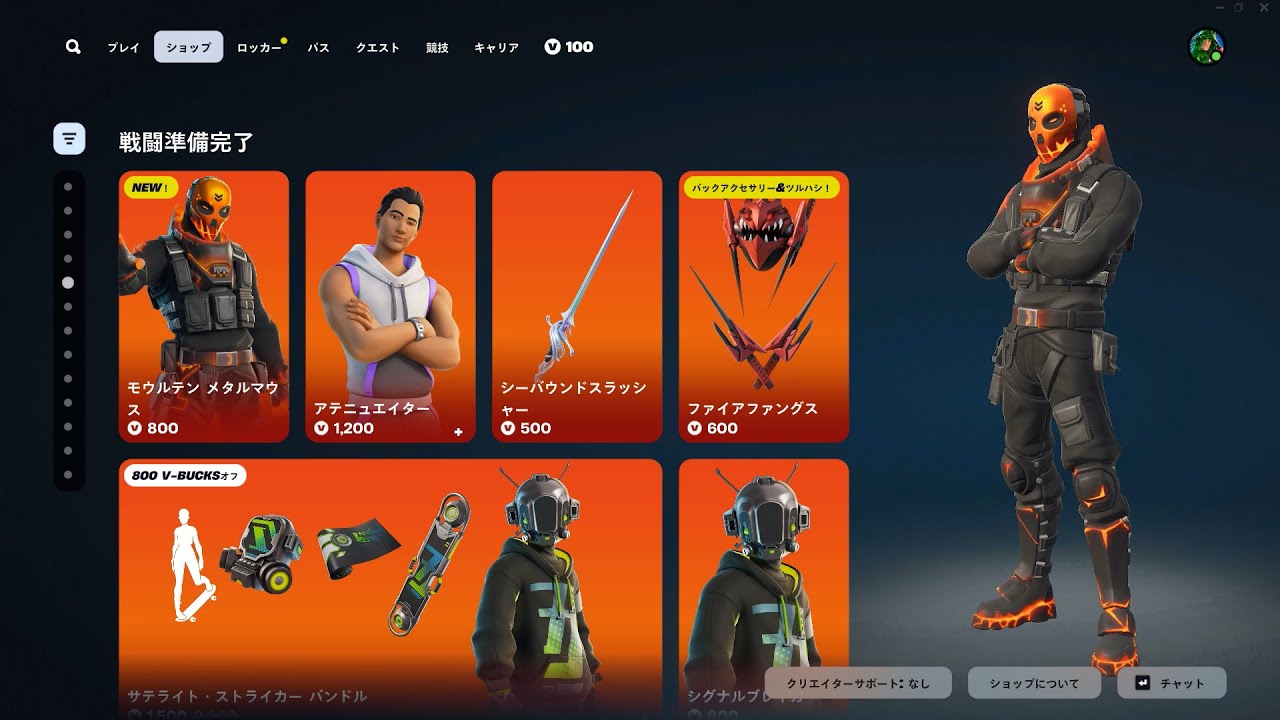
Task: Open the キャリア tab
Action: click(496, 47)
